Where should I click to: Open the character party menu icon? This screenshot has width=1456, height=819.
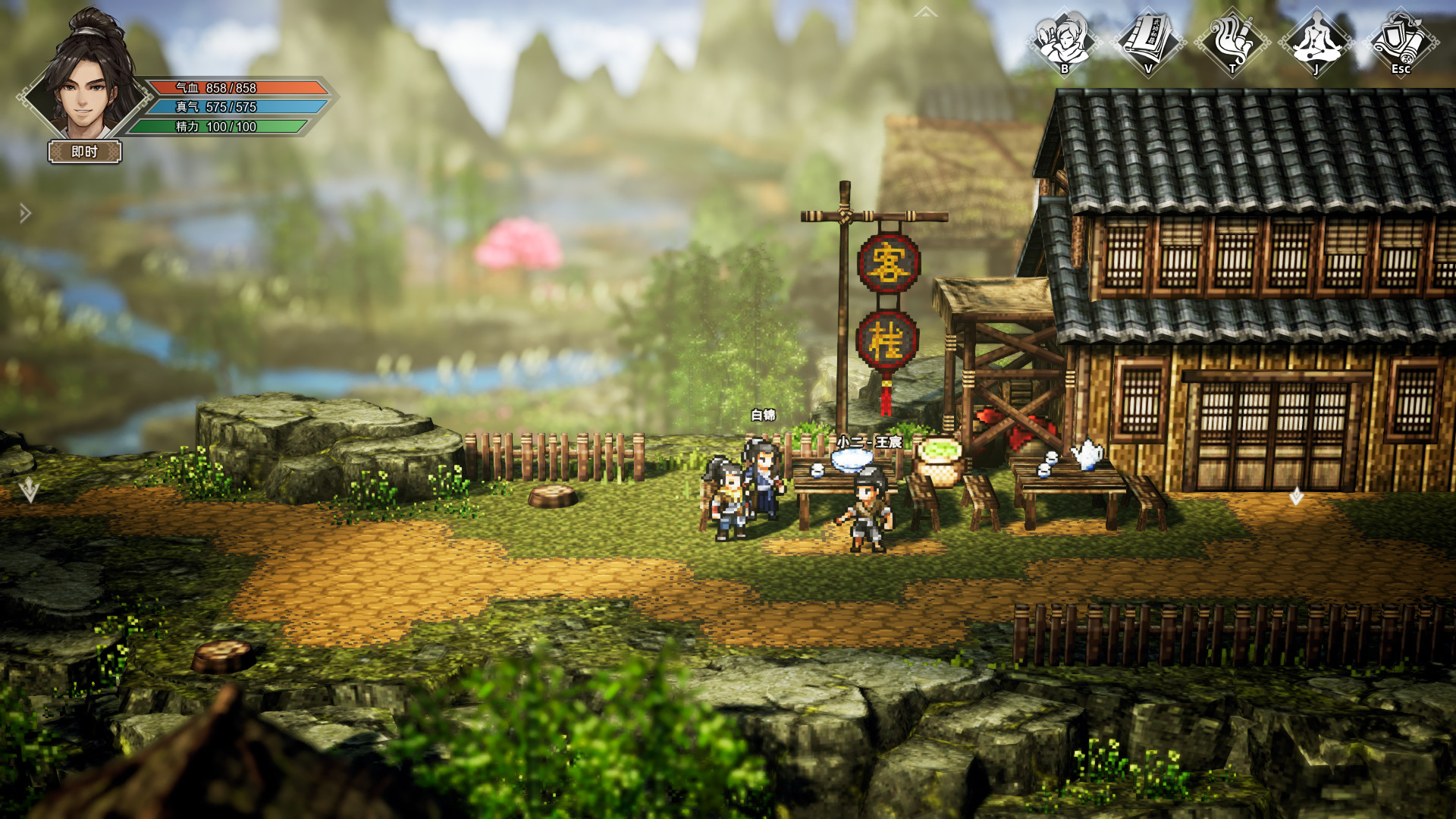[x=1064, y=42]
